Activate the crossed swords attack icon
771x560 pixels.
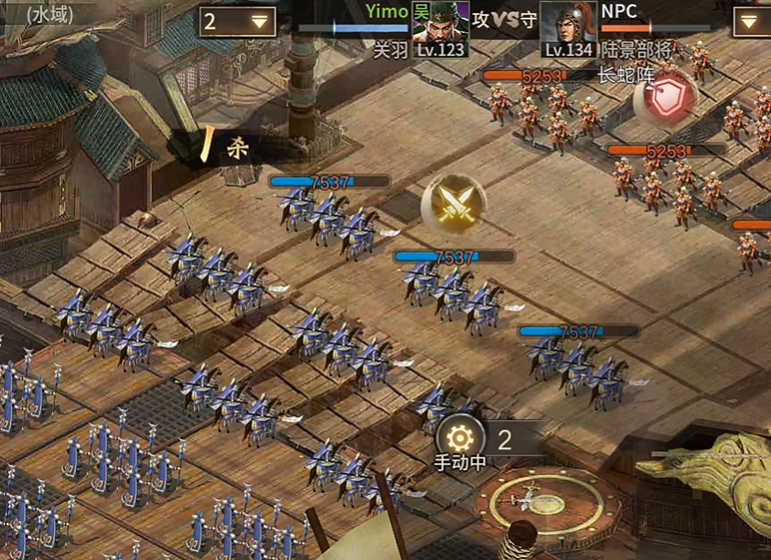(x=454, y=205)
